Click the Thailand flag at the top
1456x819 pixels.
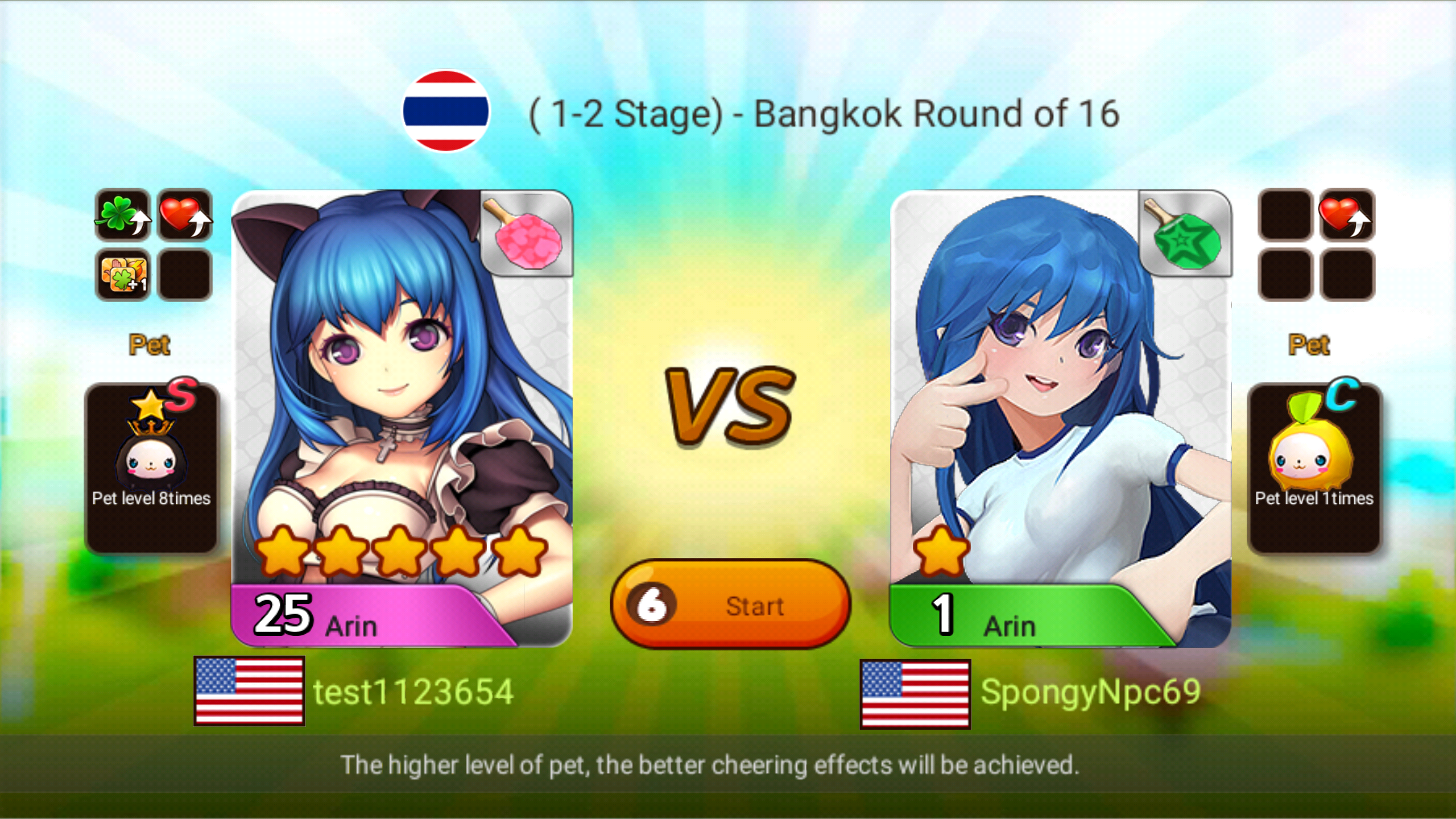[x=446, y=111]
